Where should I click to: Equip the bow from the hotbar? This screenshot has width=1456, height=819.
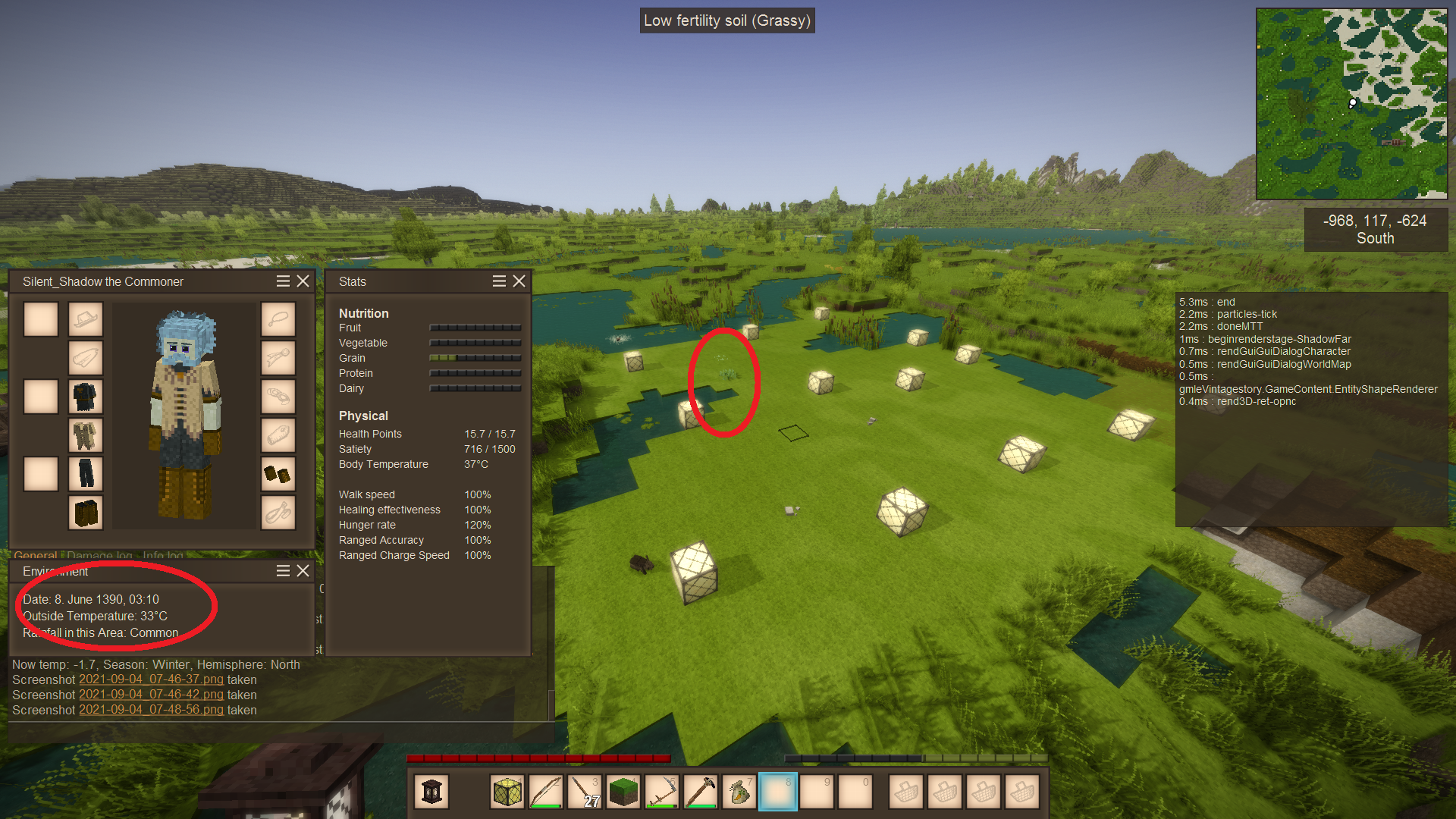click(546, 792)
